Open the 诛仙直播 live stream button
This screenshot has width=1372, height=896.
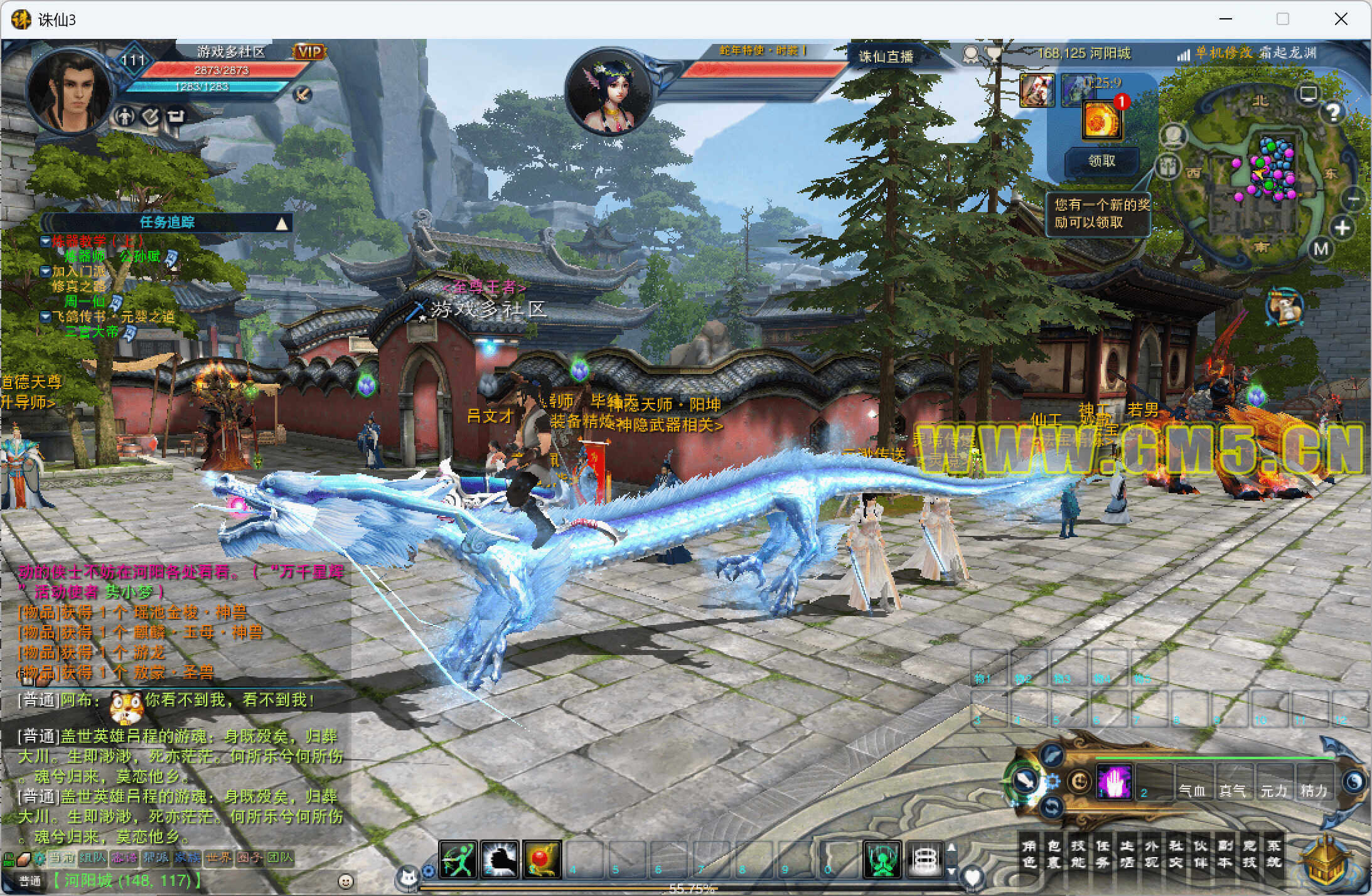[x=886, y=56]
